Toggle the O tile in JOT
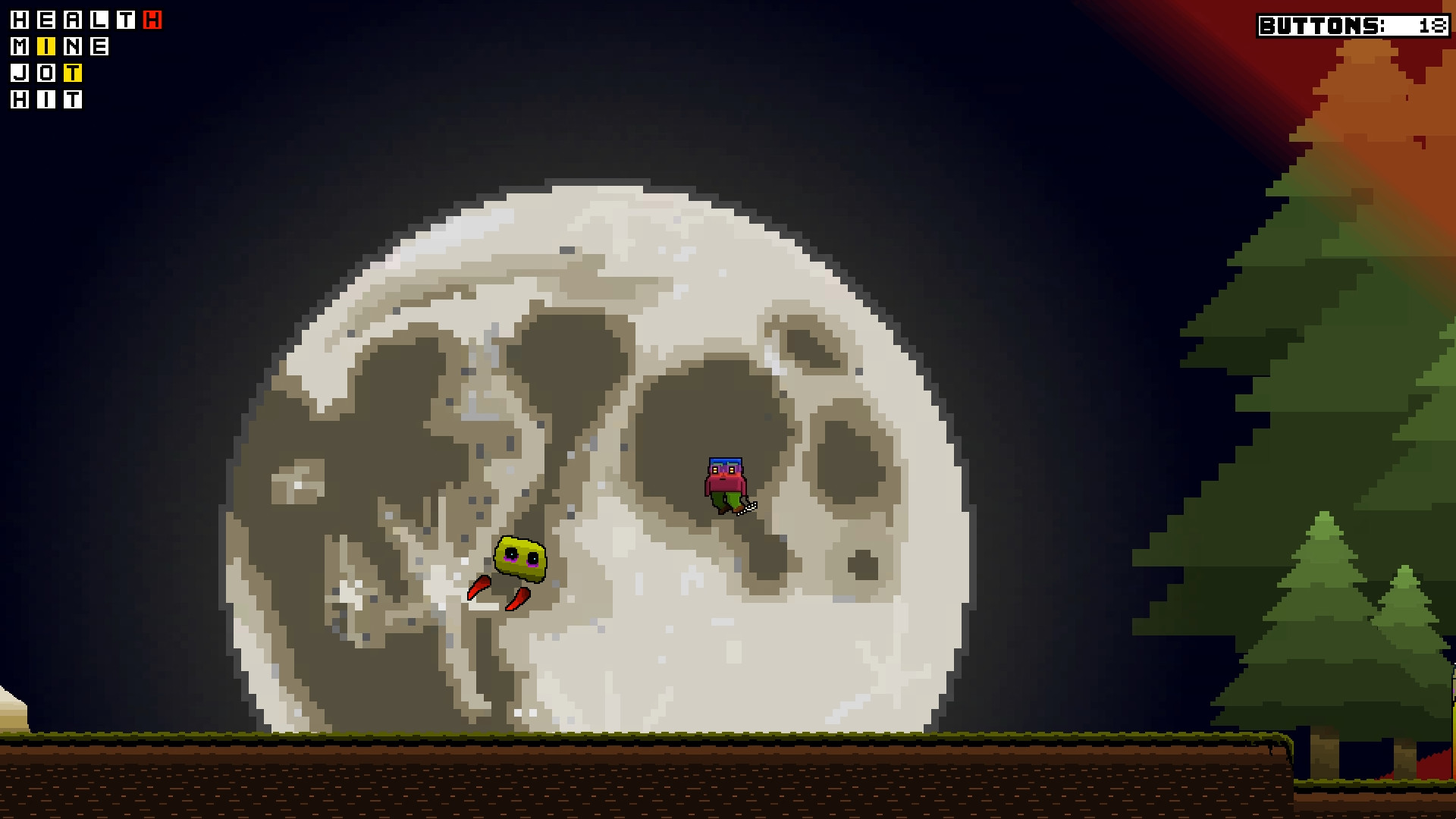Viewport: 1456px width, 819px height. point(46,74)
